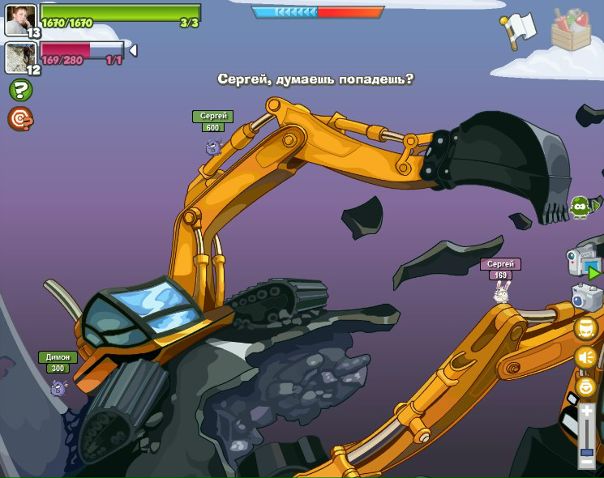Click the plus at the zoom slider top

[x=587, y=410]
